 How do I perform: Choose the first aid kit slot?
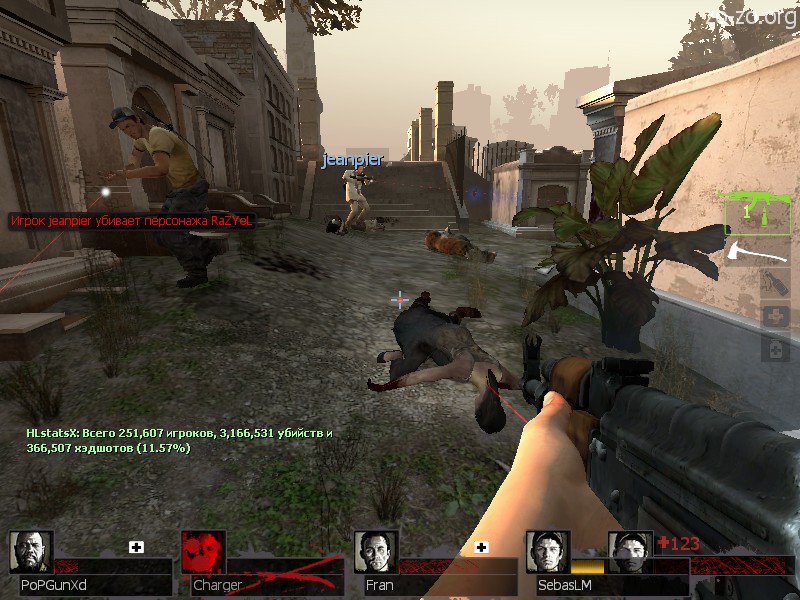776,317
